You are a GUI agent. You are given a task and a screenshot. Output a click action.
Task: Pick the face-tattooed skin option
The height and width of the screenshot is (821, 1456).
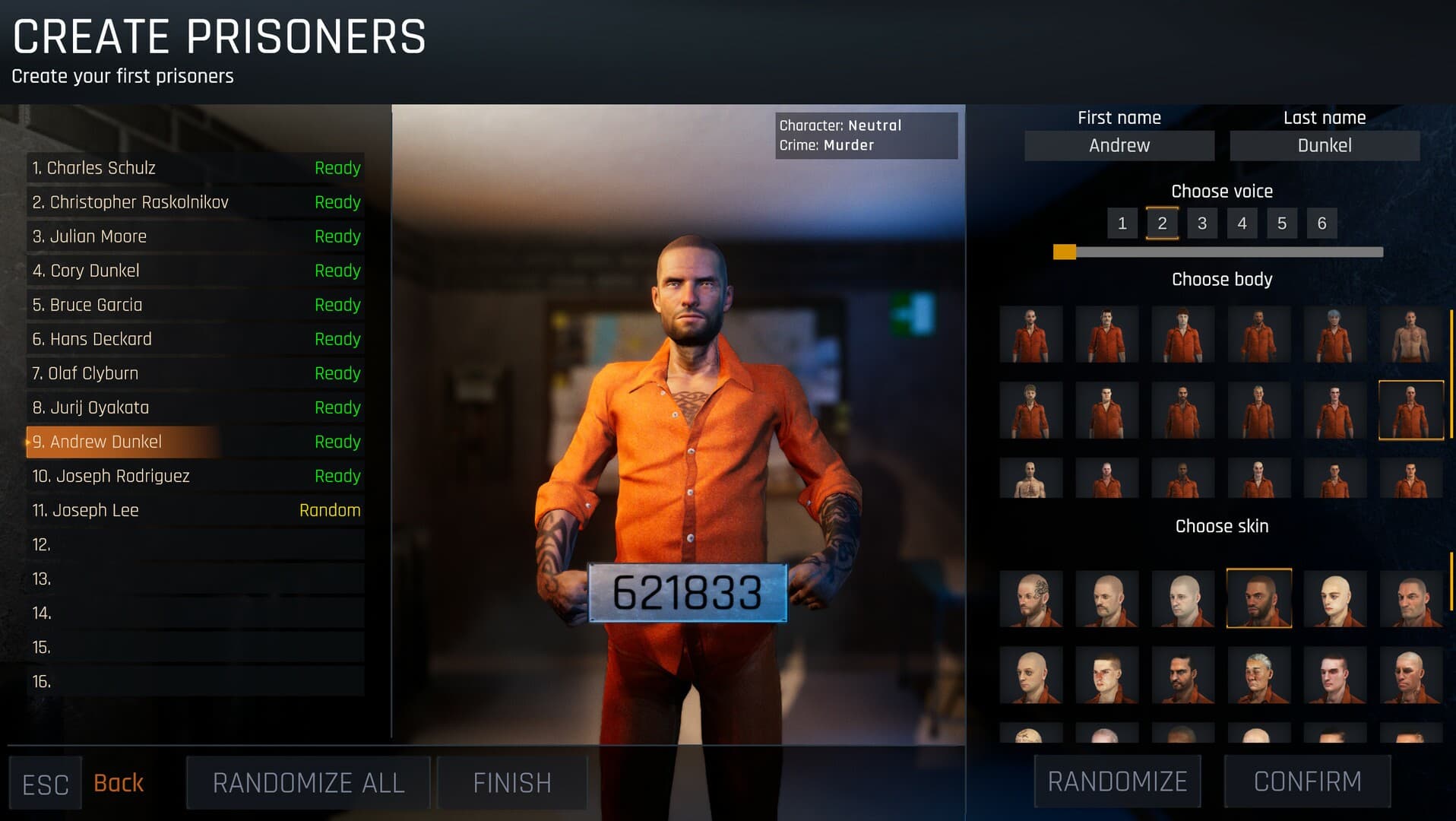[1031, 599]
